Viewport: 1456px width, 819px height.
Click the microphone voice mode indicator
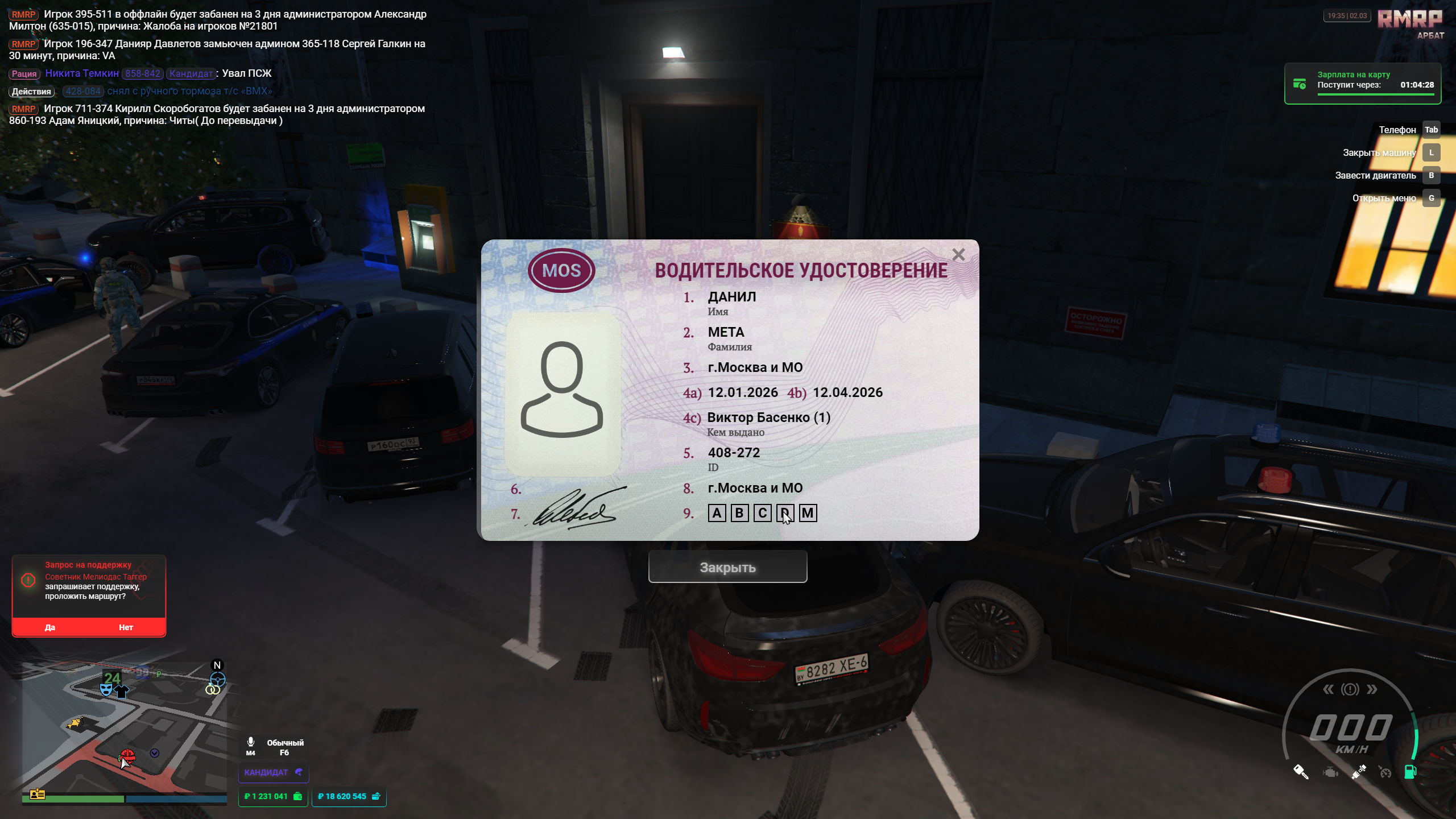[x=251, y=745]
